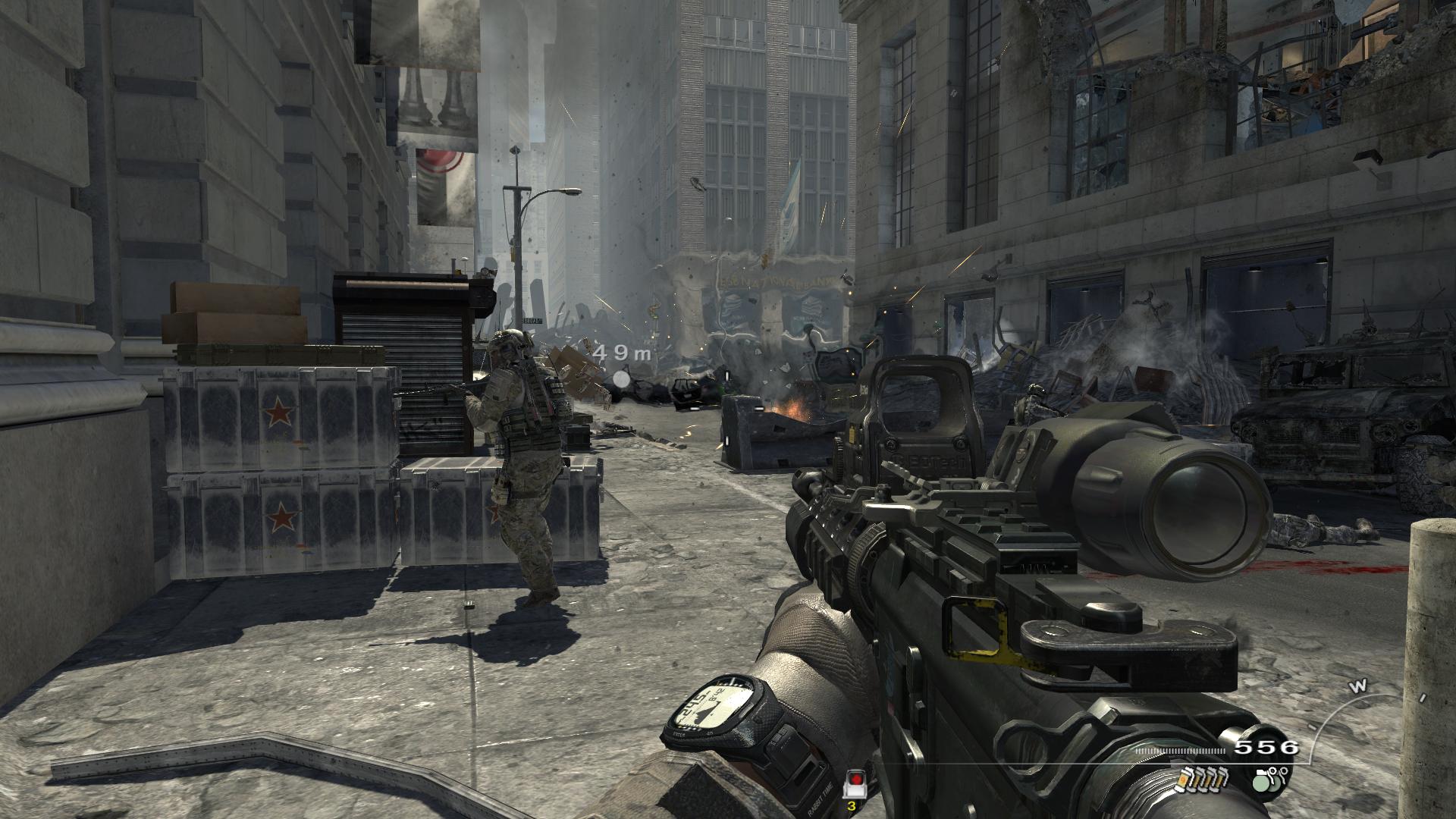Viewport: 1456px width, 819px height.
Task: Click the objective waypoint marker dot
Action: coord(622,378)
